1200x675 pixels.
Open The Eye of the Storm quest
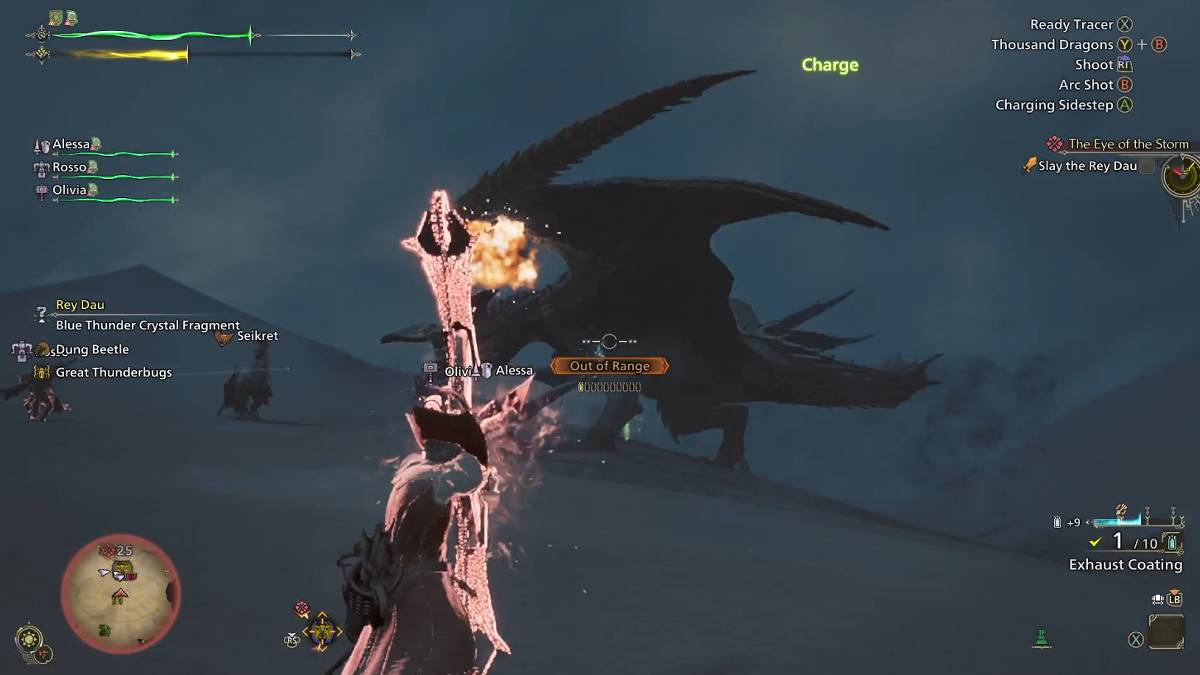(x=1127, y=144)
